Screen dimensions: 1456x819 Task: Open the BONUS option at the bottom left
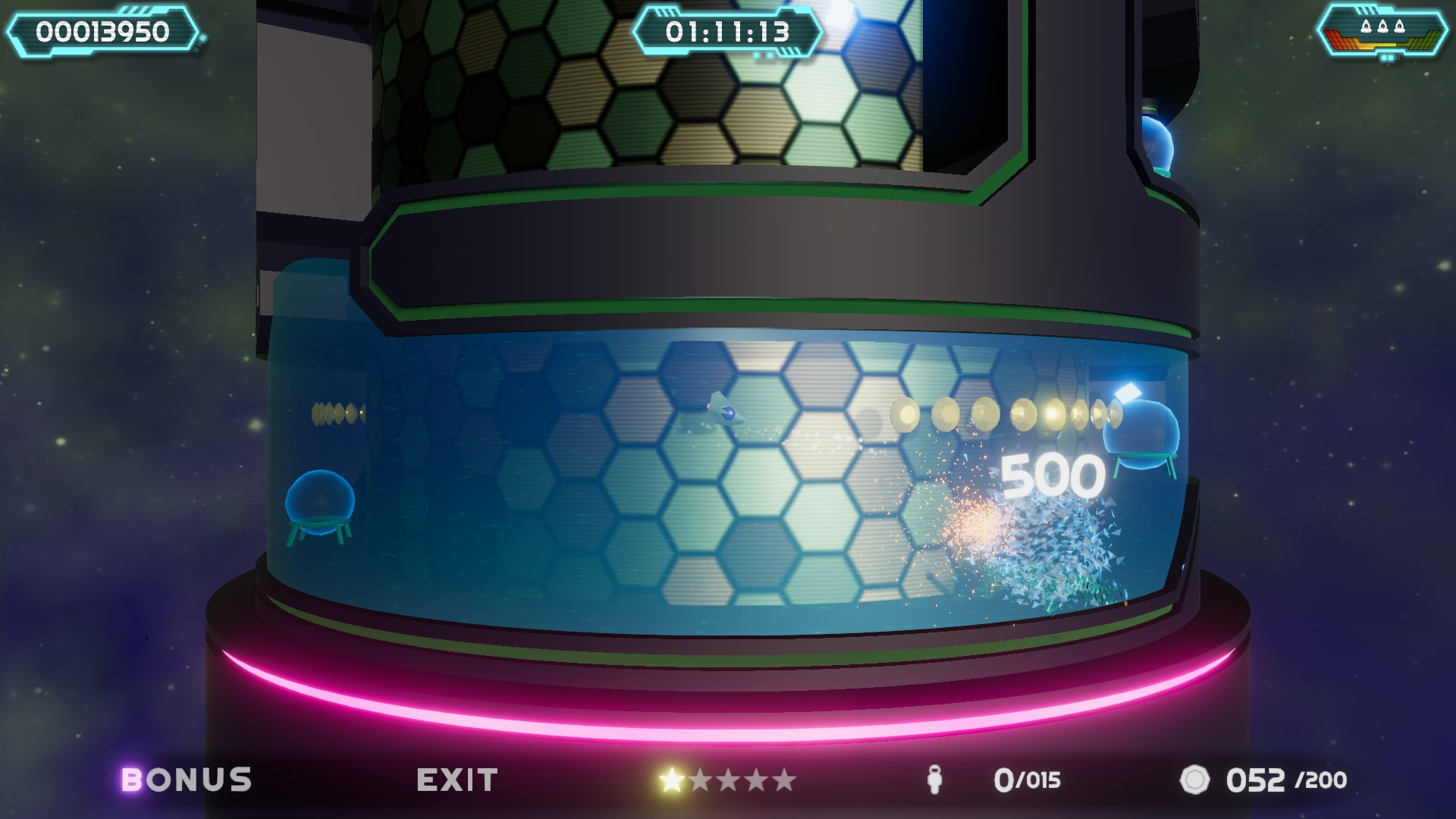pyautogui.click(x=187, y=778)
